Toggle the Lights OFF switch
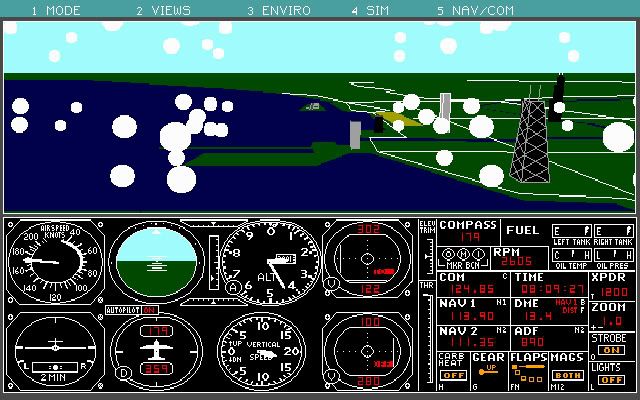Viewport: 640px width, 400px height. pyautogui.click(x=611, y=382)
